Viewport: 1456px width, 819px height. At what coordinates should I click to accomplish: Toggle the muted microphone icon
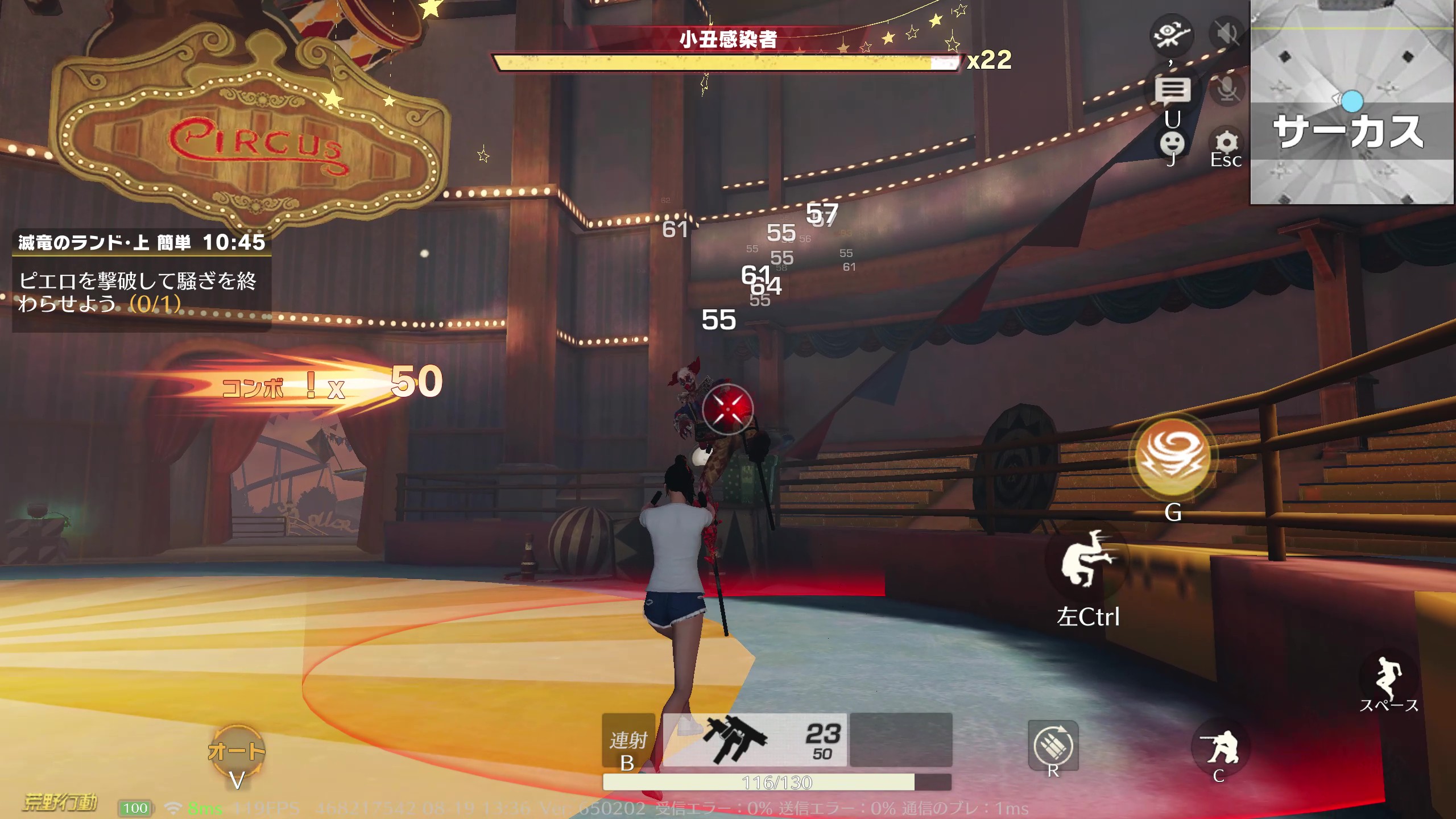1227,89
